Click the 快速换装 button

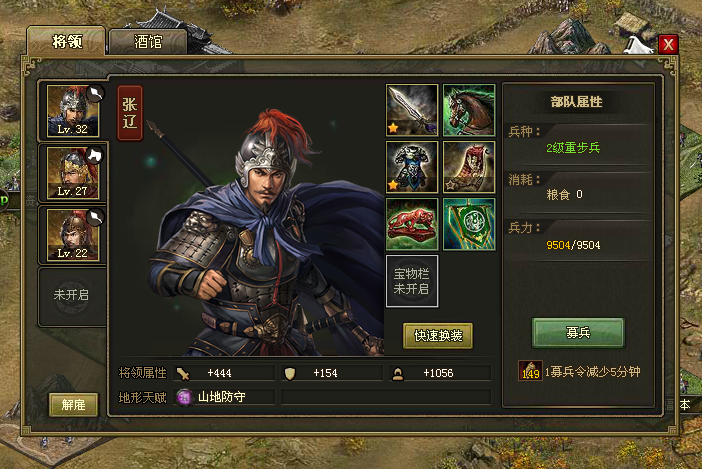(x=437, y=336)
